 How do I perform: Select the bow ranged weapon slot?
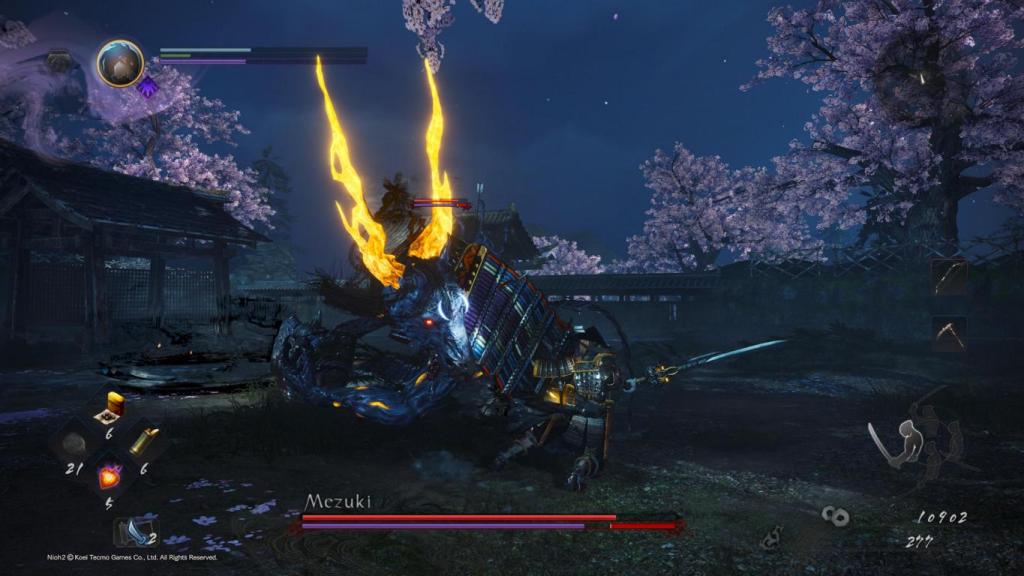[x=947, y=277]
